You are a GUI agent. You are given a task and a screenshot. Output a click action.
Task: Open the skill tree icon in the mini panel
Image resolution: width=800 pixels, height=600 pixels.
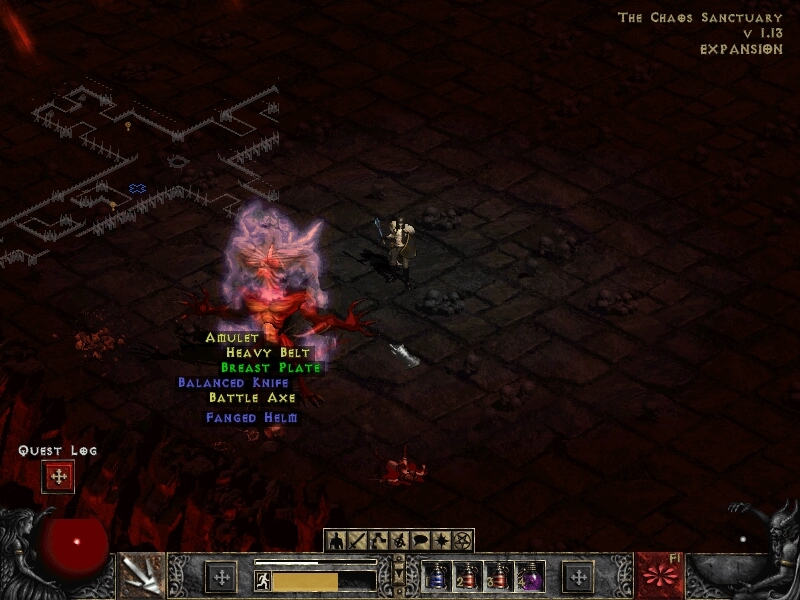[378, 541]
